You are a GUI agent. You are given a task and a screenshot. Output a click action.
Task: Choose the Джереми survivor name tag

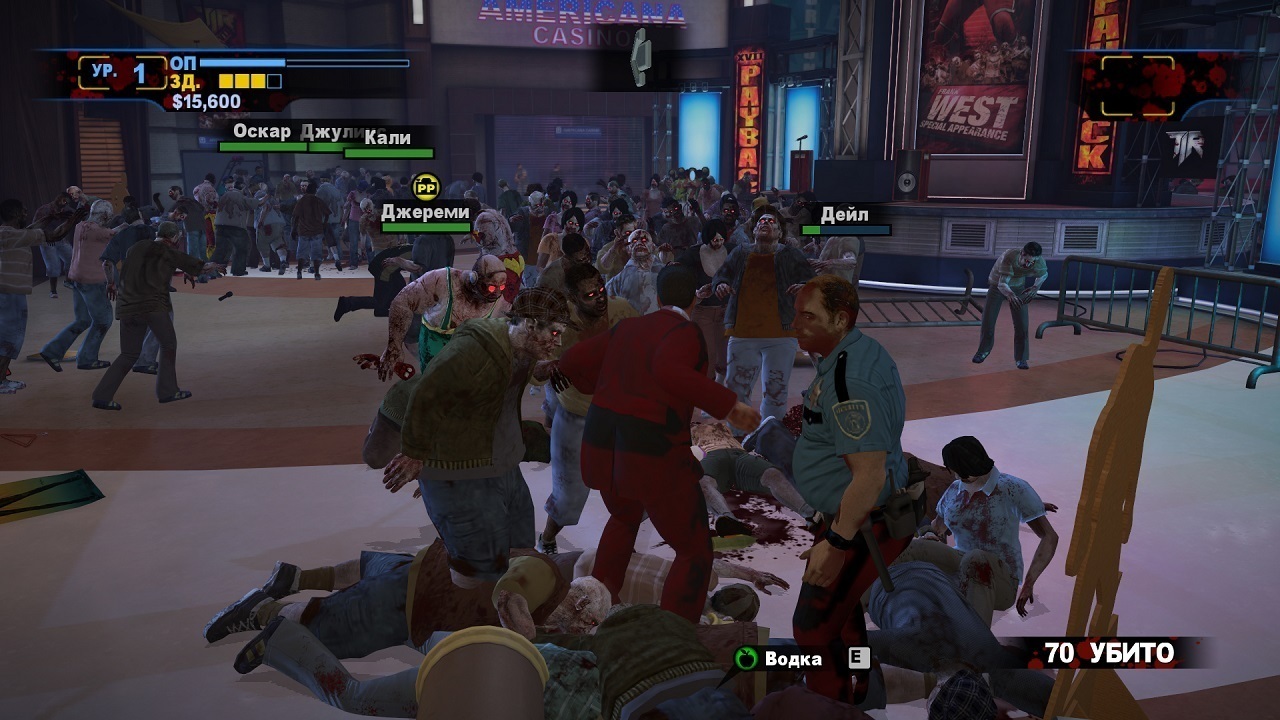tap(425, 212)
